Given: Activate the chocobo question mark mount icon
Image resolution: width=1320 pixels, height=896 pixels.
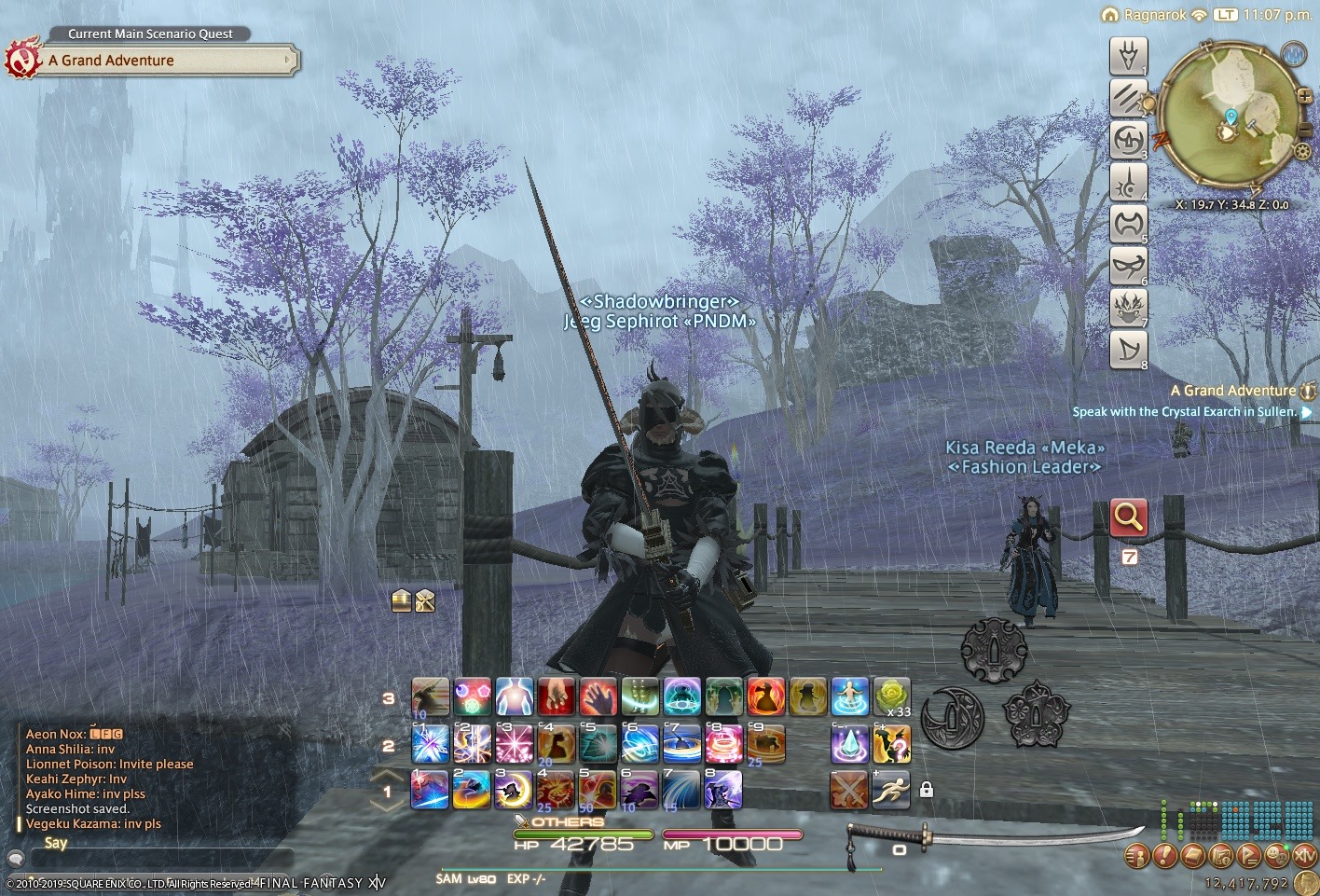Looking at the screenshot, I should tap(891, 744).
